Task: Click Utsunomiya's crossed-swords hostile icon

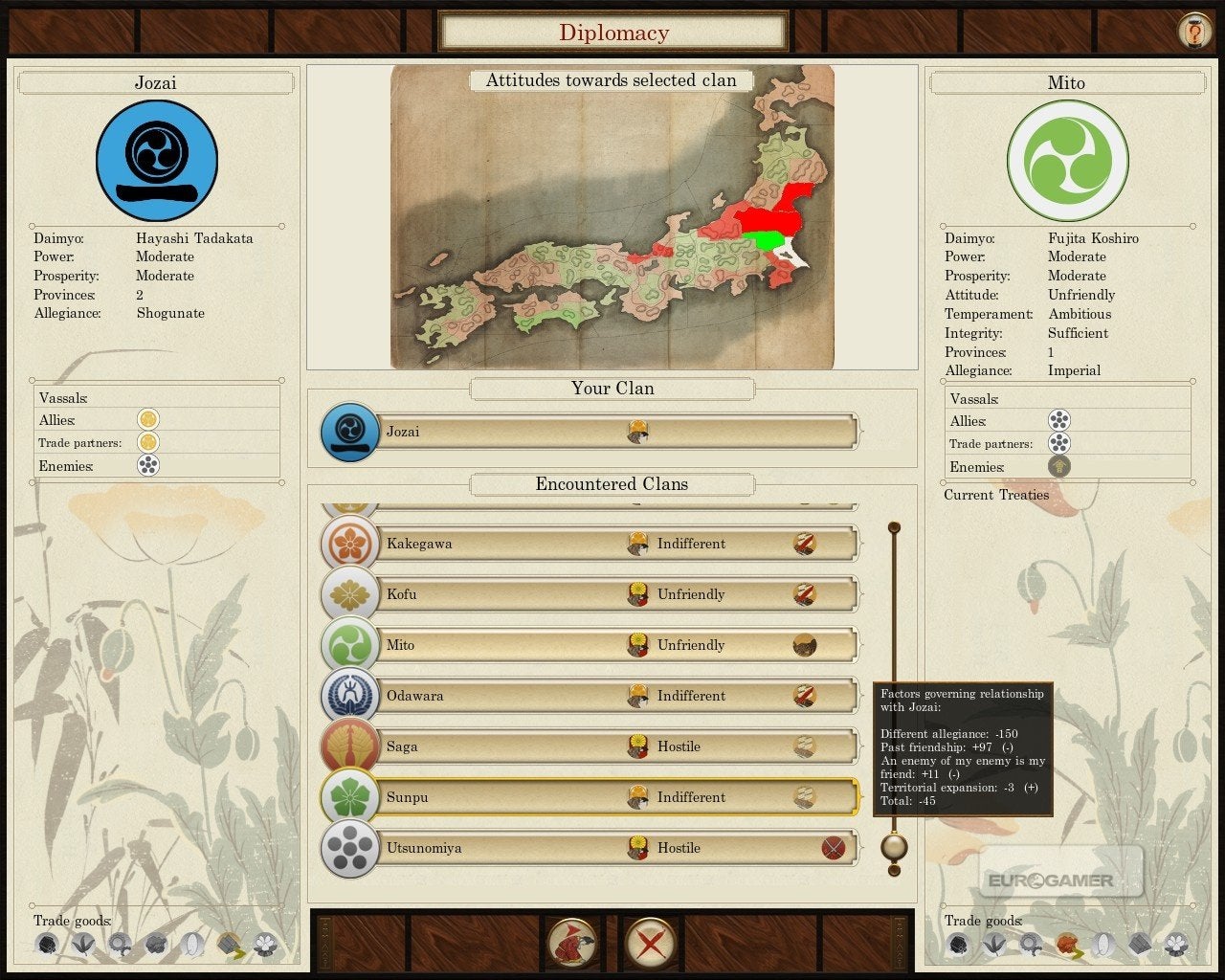Action: tap(835, 848)
